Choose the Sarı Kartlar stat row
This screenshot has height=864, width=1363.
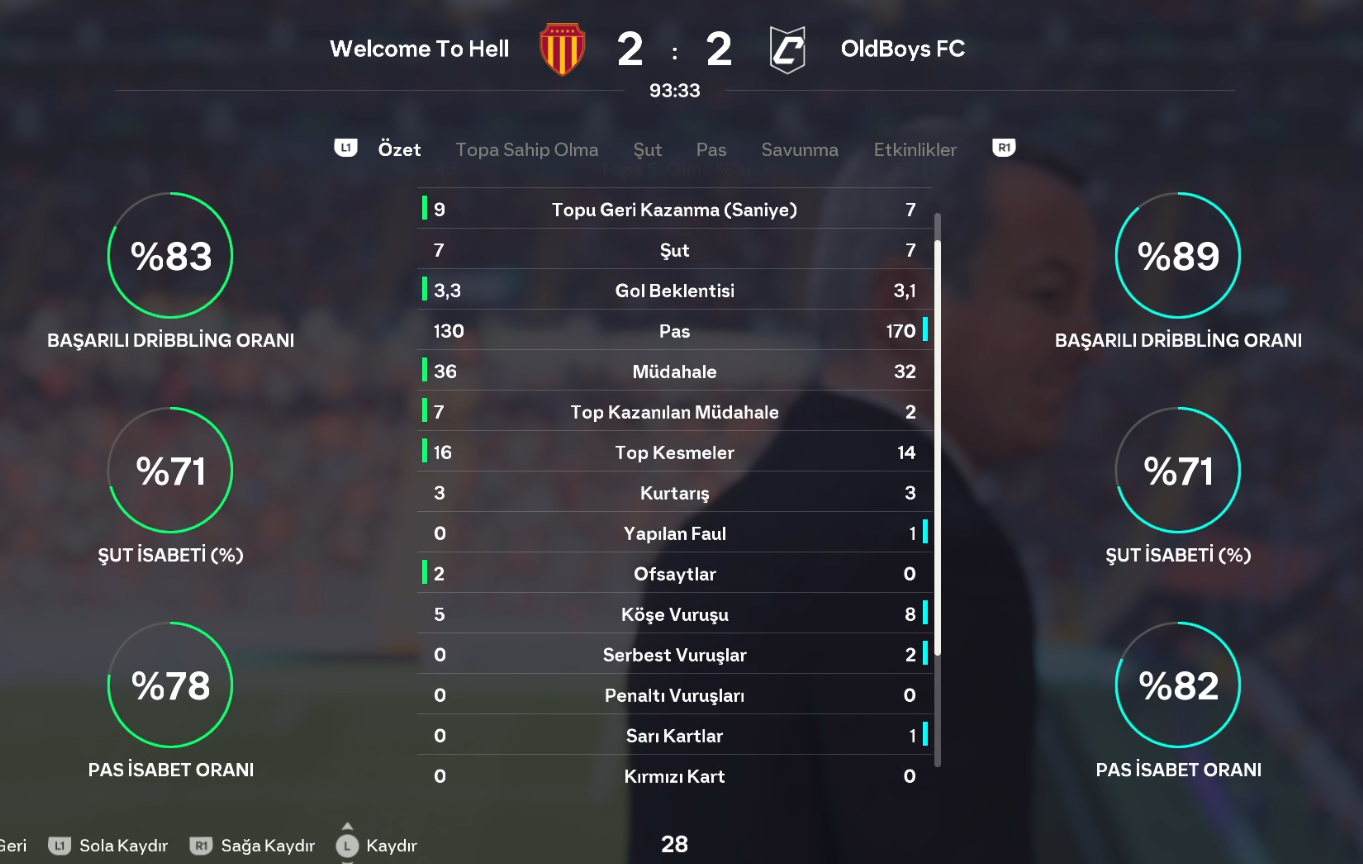click(x=675, y=736)
